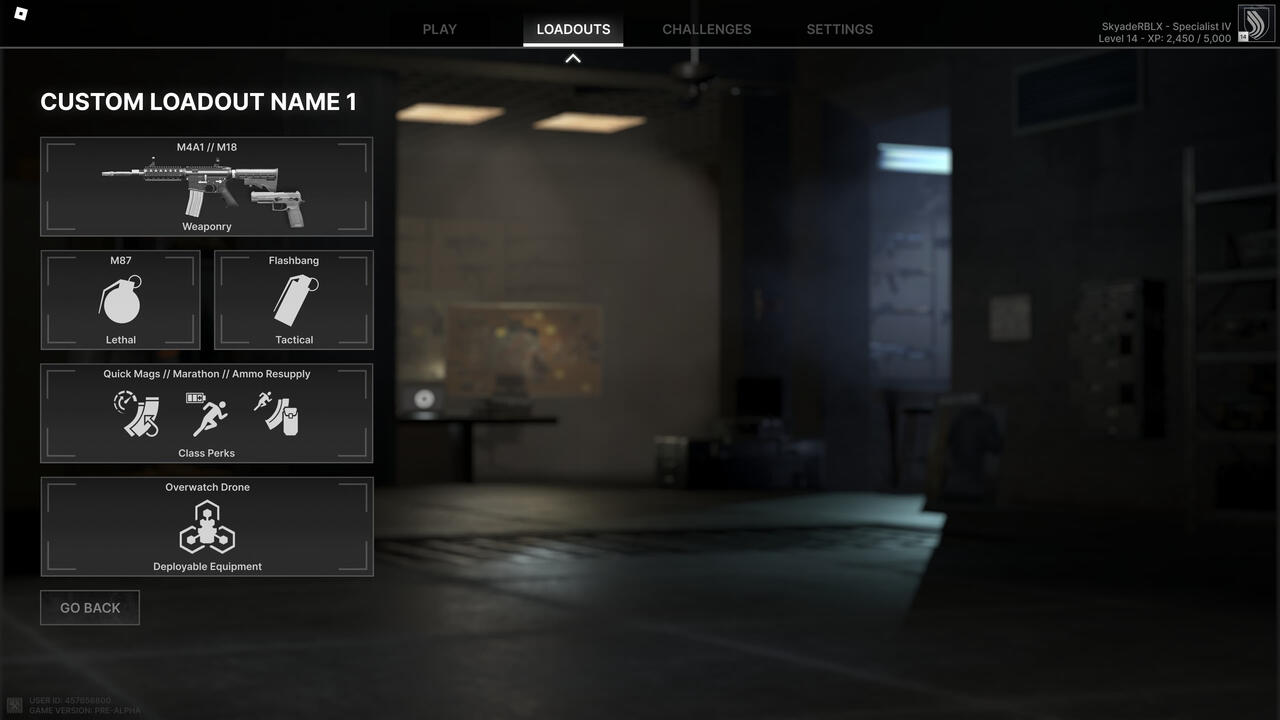Click the player rank emblem avatar
Screen dimensions: 1280x720
(x=1256, y=24)
